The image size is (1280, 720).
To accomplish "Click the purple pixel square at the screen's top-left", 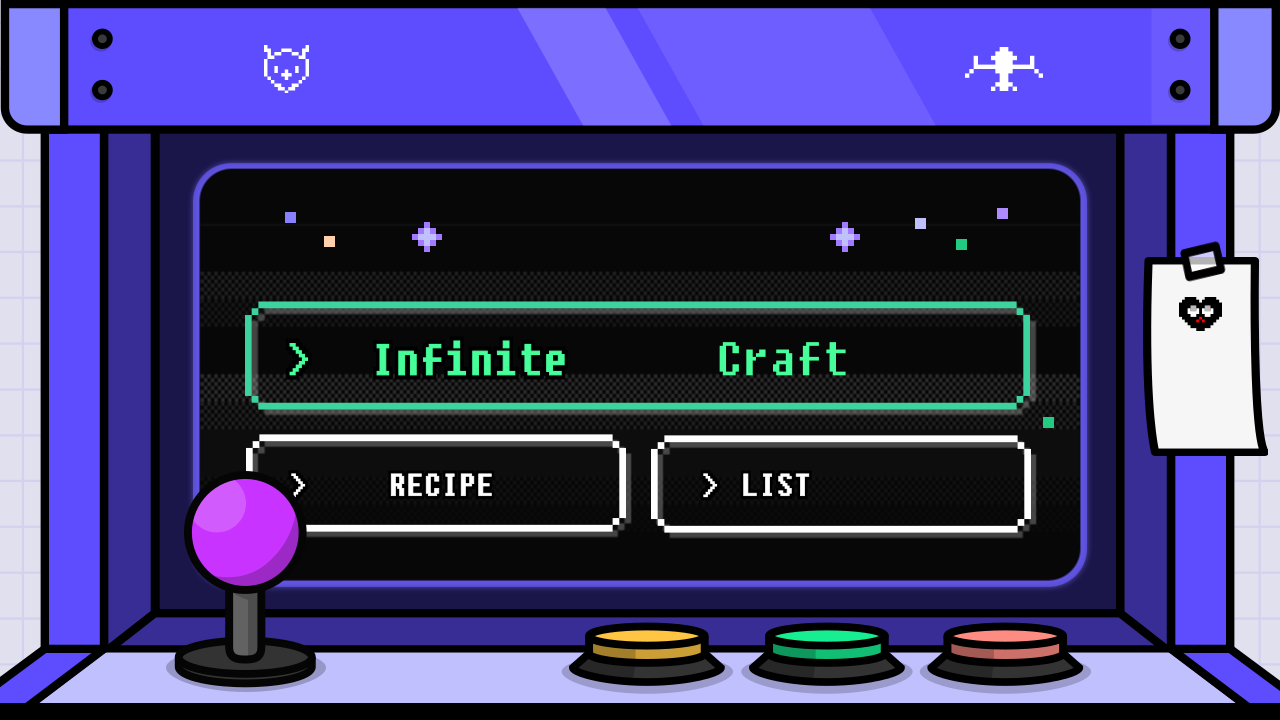I will pos(291,217).
